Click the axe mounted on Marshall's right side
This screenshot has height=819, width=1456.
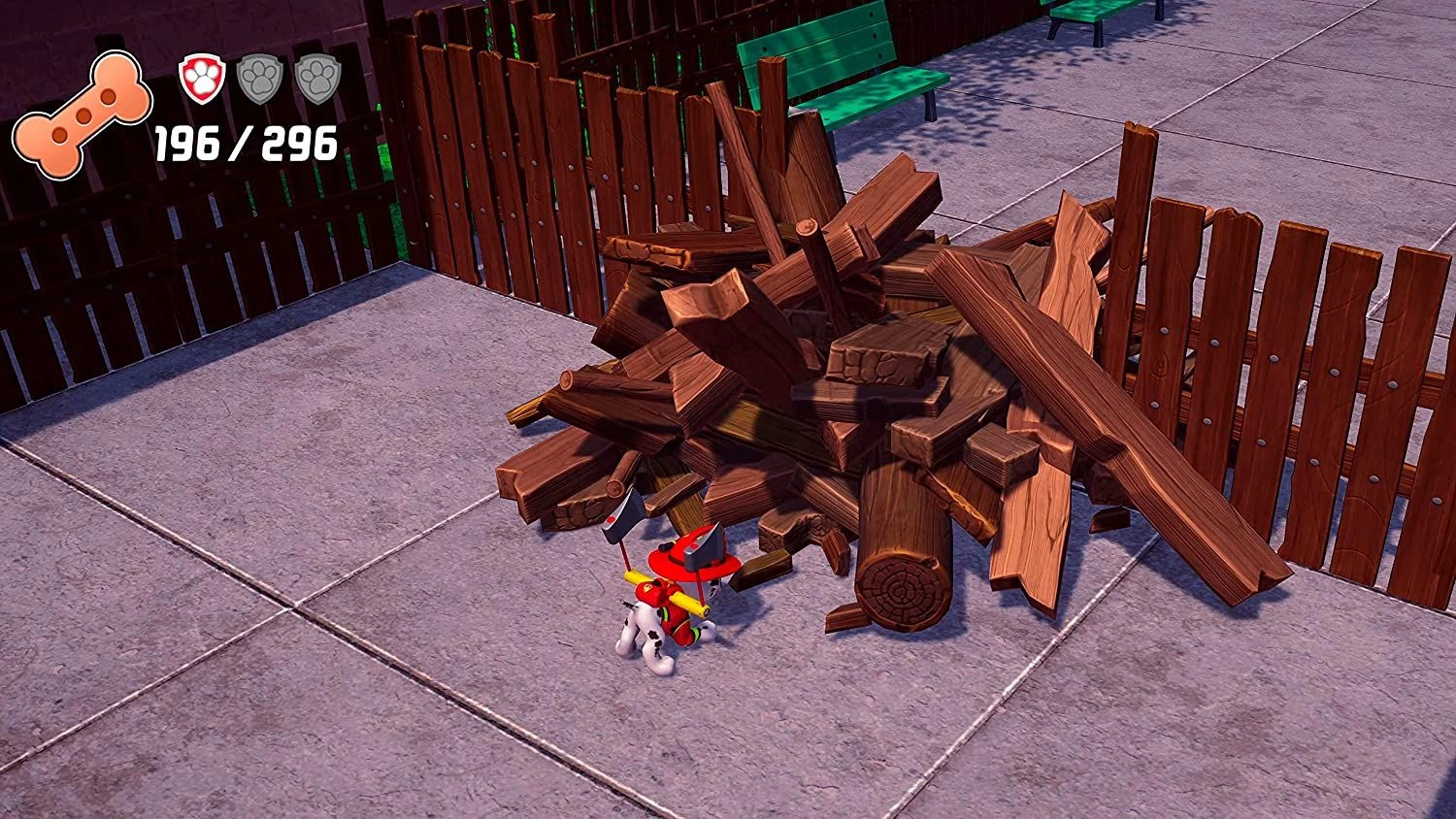pyautogui.click(x=709, y=543)
